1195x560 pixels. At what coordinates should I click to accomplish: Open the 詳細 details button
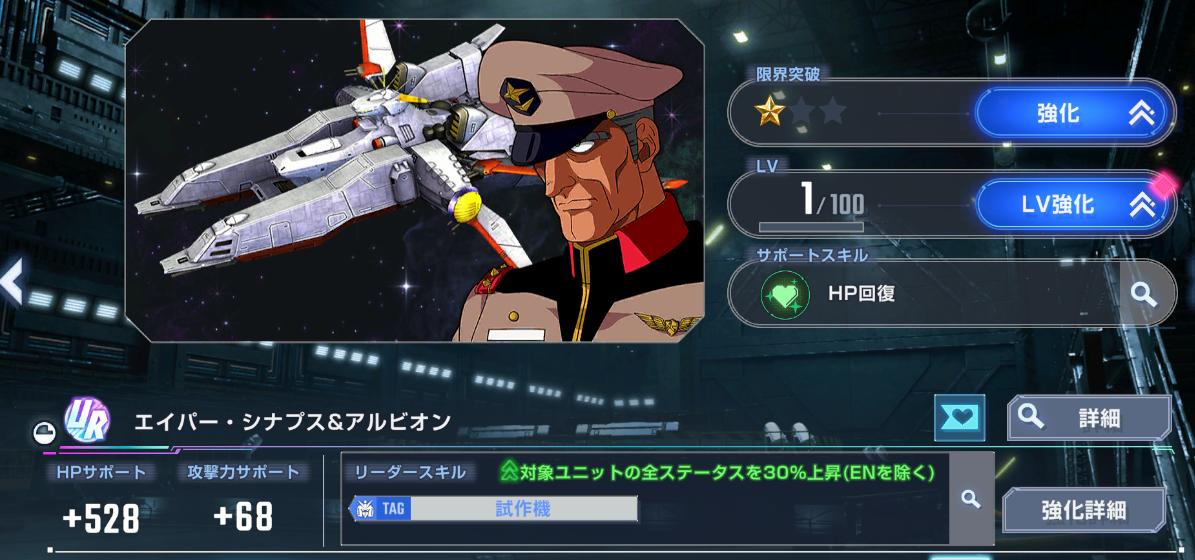[x=1089, y=418]
